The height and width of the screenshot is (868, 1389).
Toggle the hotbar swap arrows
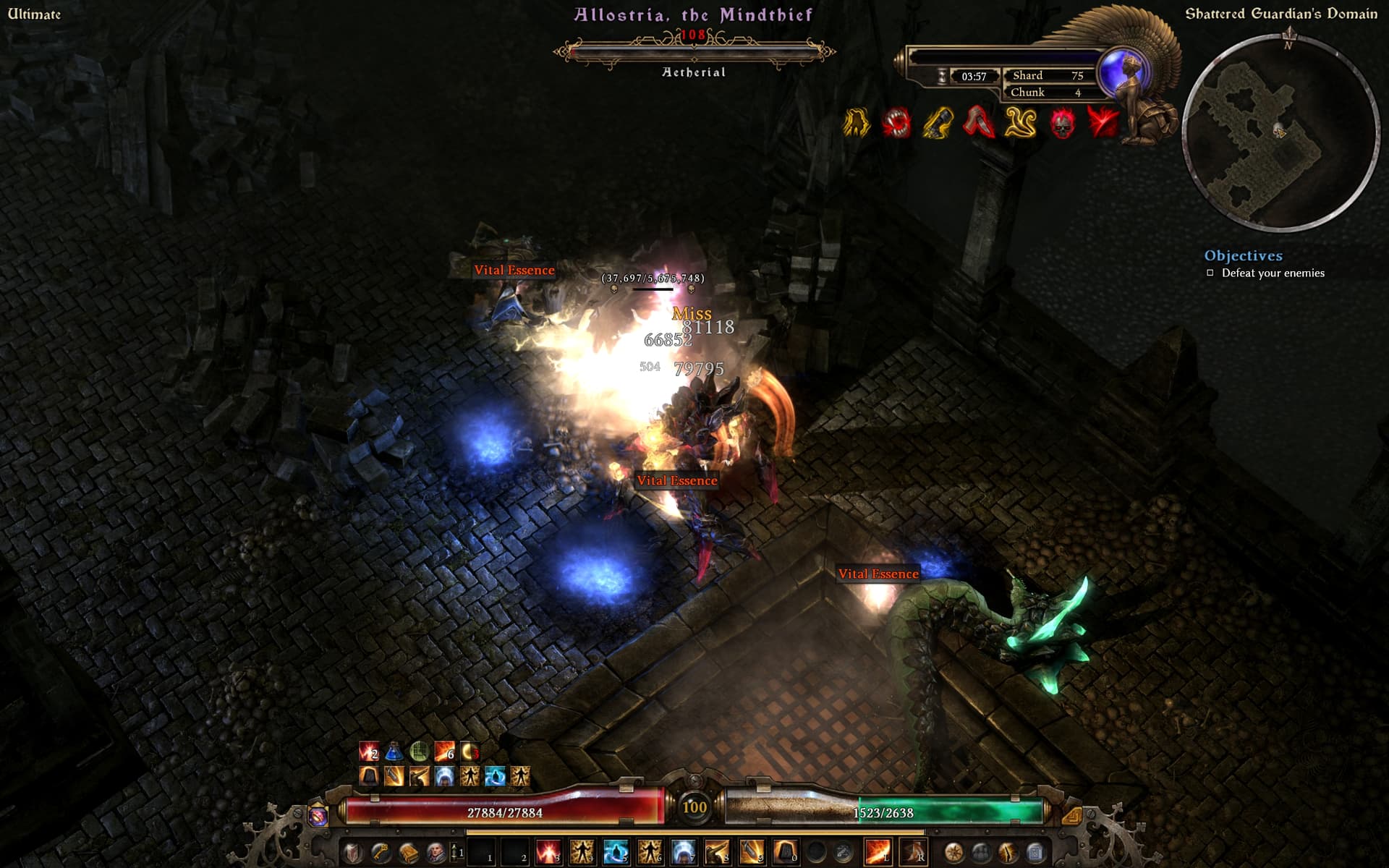point(456,852)
